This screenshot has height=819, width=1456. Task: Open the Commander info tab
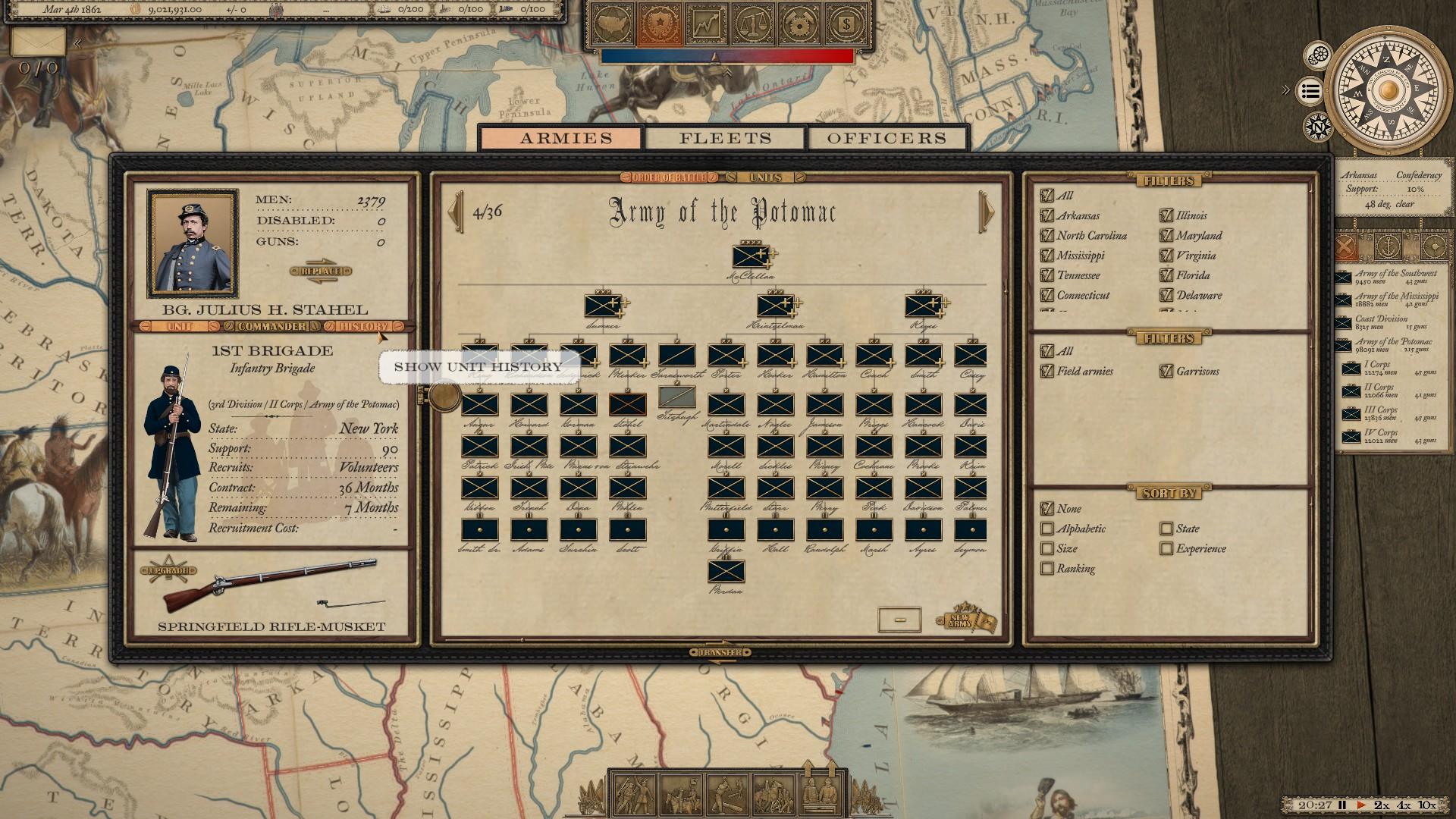point(271,327)
